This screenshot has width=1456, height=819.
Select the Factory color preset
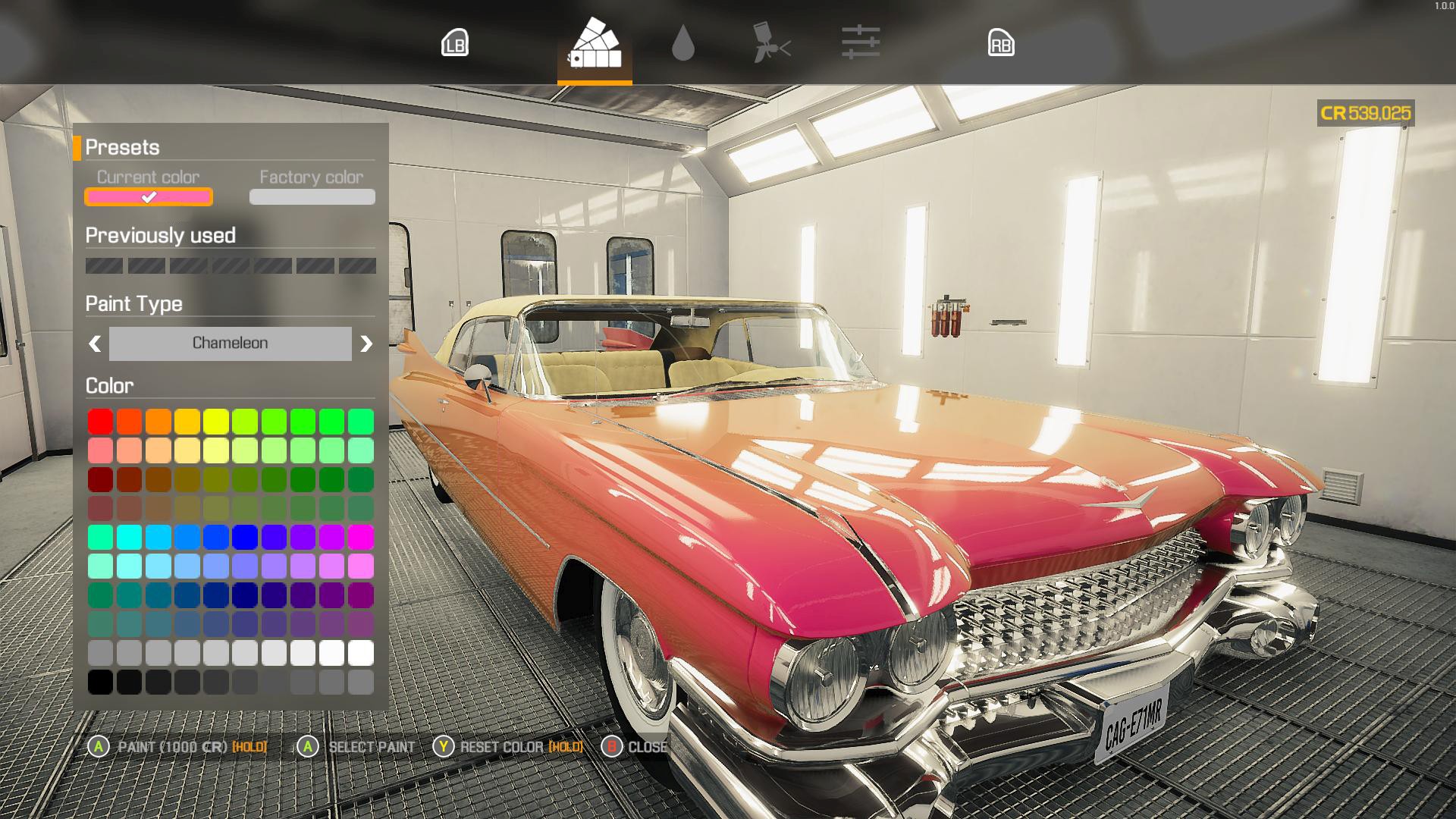tap(311, 197)
